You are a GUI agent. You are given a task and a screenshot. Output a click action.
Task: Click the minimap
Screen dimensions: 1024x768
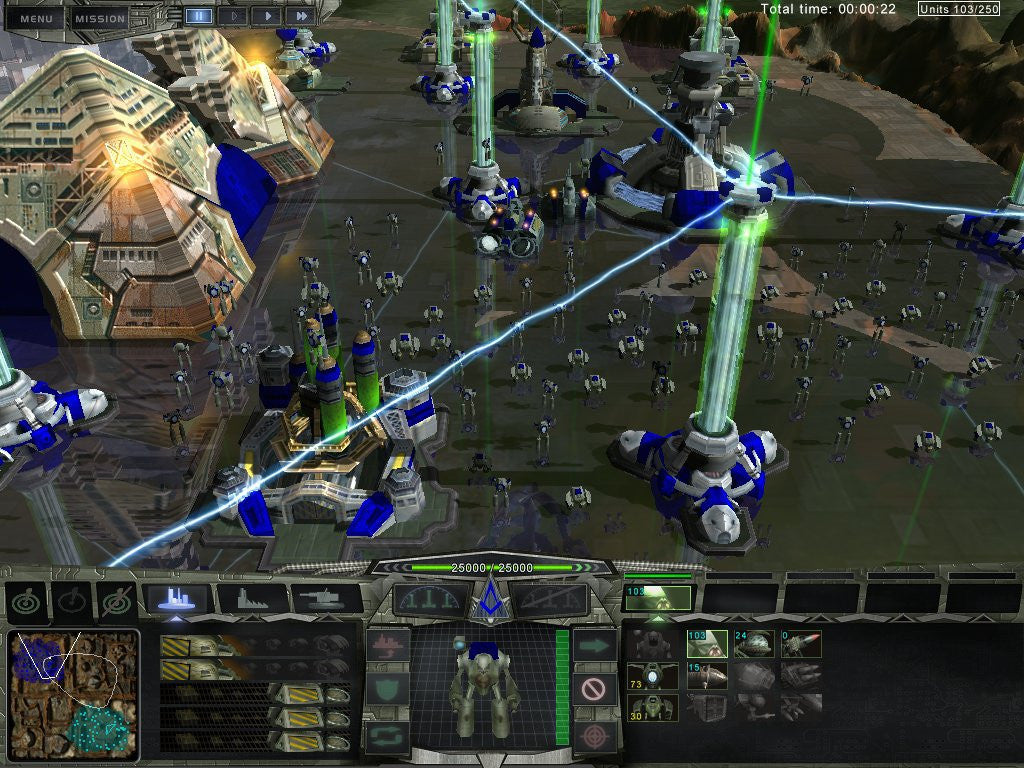74,695
